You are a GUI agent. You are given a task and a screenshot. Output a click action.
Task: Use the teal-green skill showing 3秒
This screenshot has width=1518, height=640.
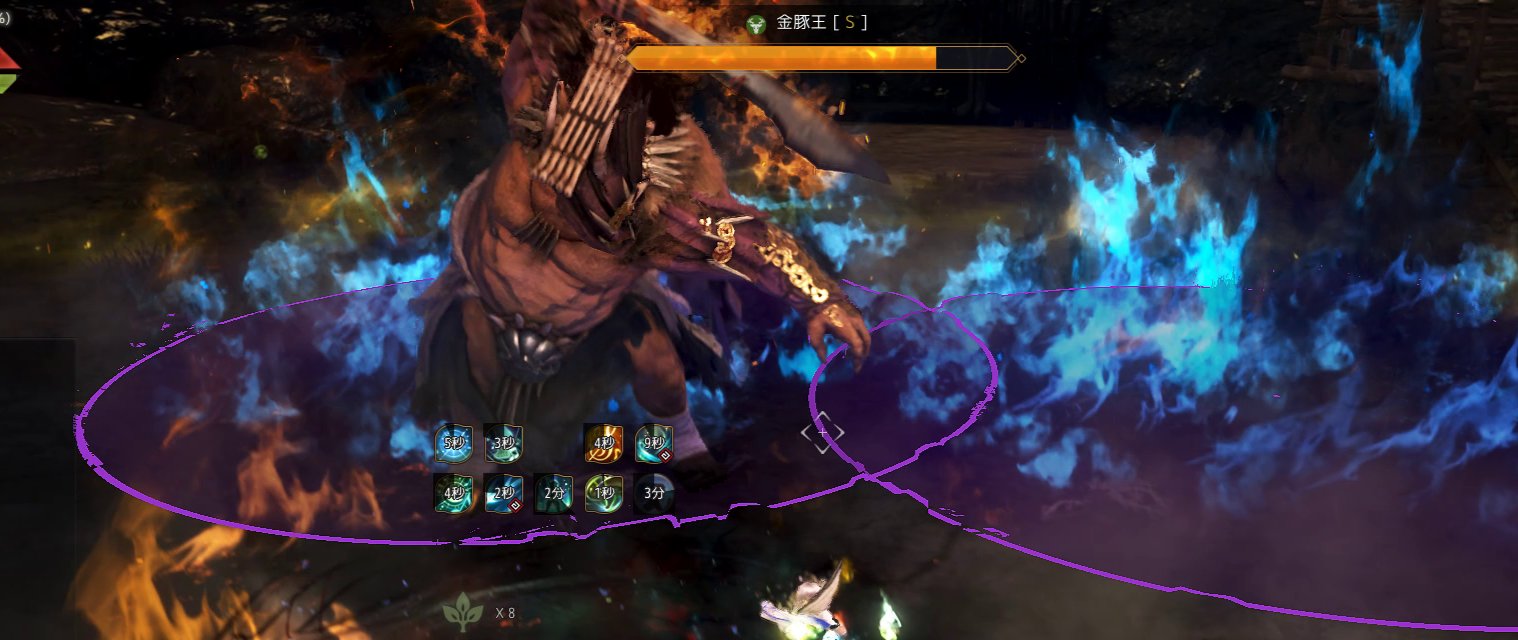click(x=503, y=443)
